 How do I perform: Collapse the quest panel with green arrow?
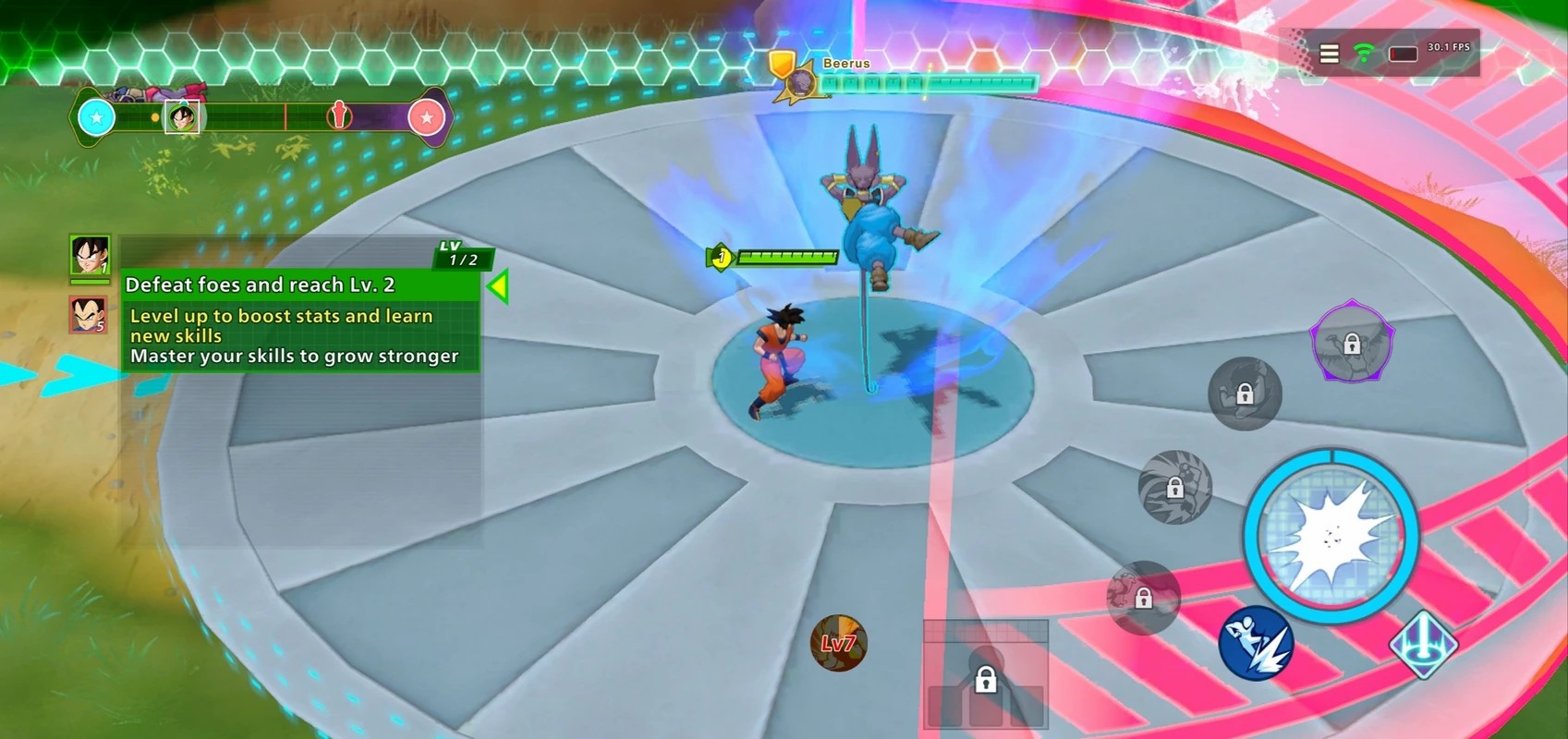[499, 286]
